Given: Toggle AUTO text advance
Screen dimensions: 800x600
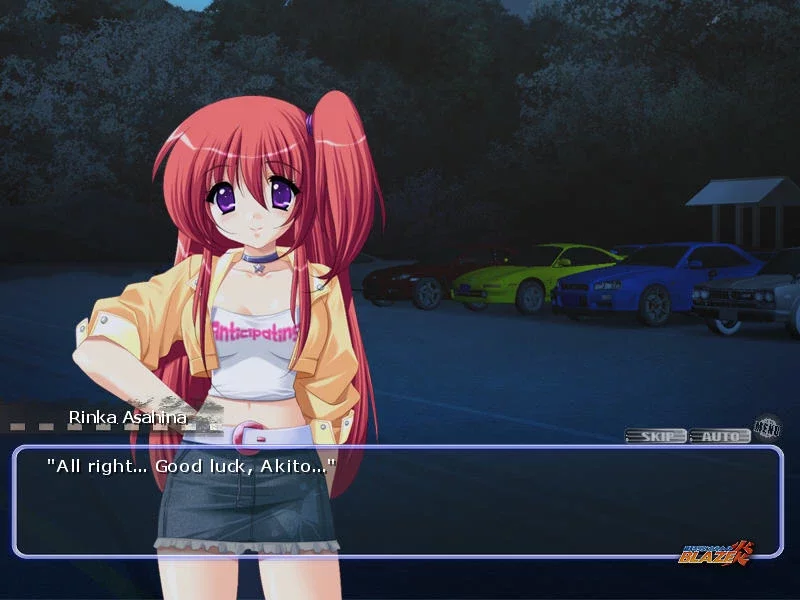Looking at the screenshot, I should point(720,436).
